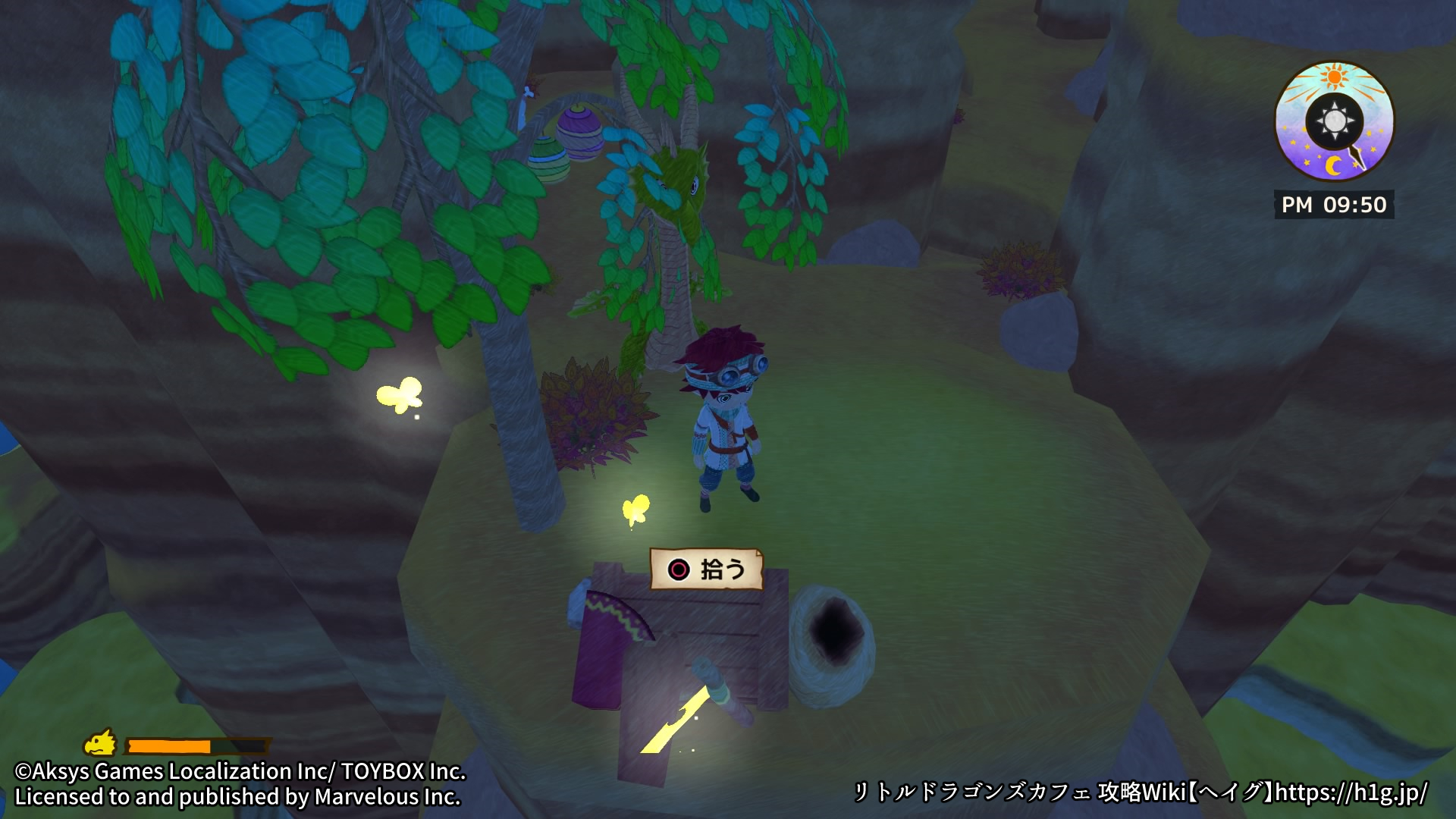The height and width of the screenshot is (819, 1456).
Task: Select the yellow dragon stamina icon
Action: [x=100, y=743]
